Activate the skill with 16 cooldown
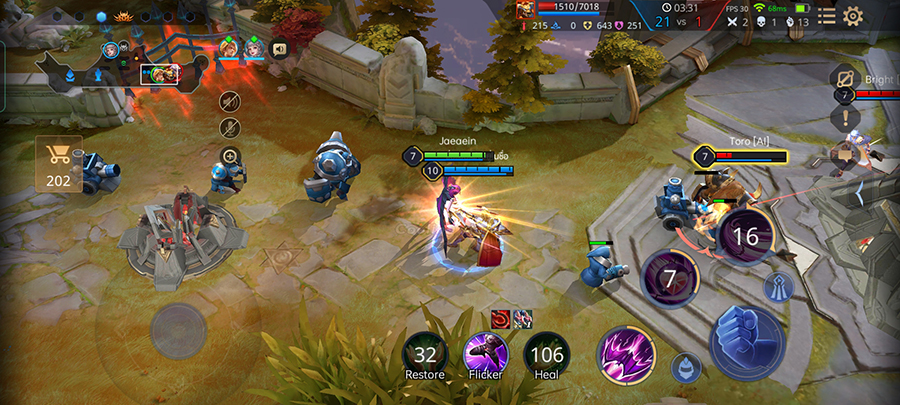 745,237
